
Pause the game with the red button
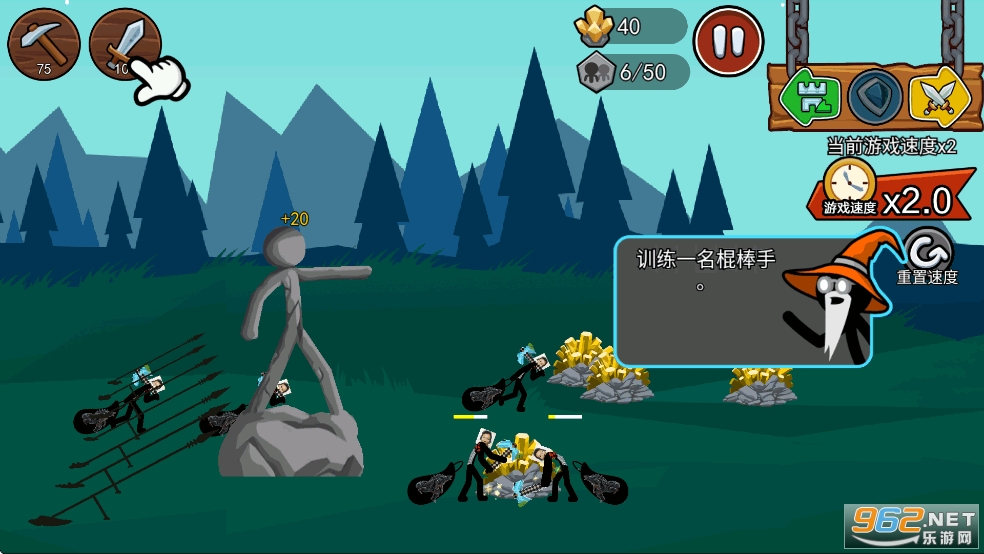click(x=728, y=41)
